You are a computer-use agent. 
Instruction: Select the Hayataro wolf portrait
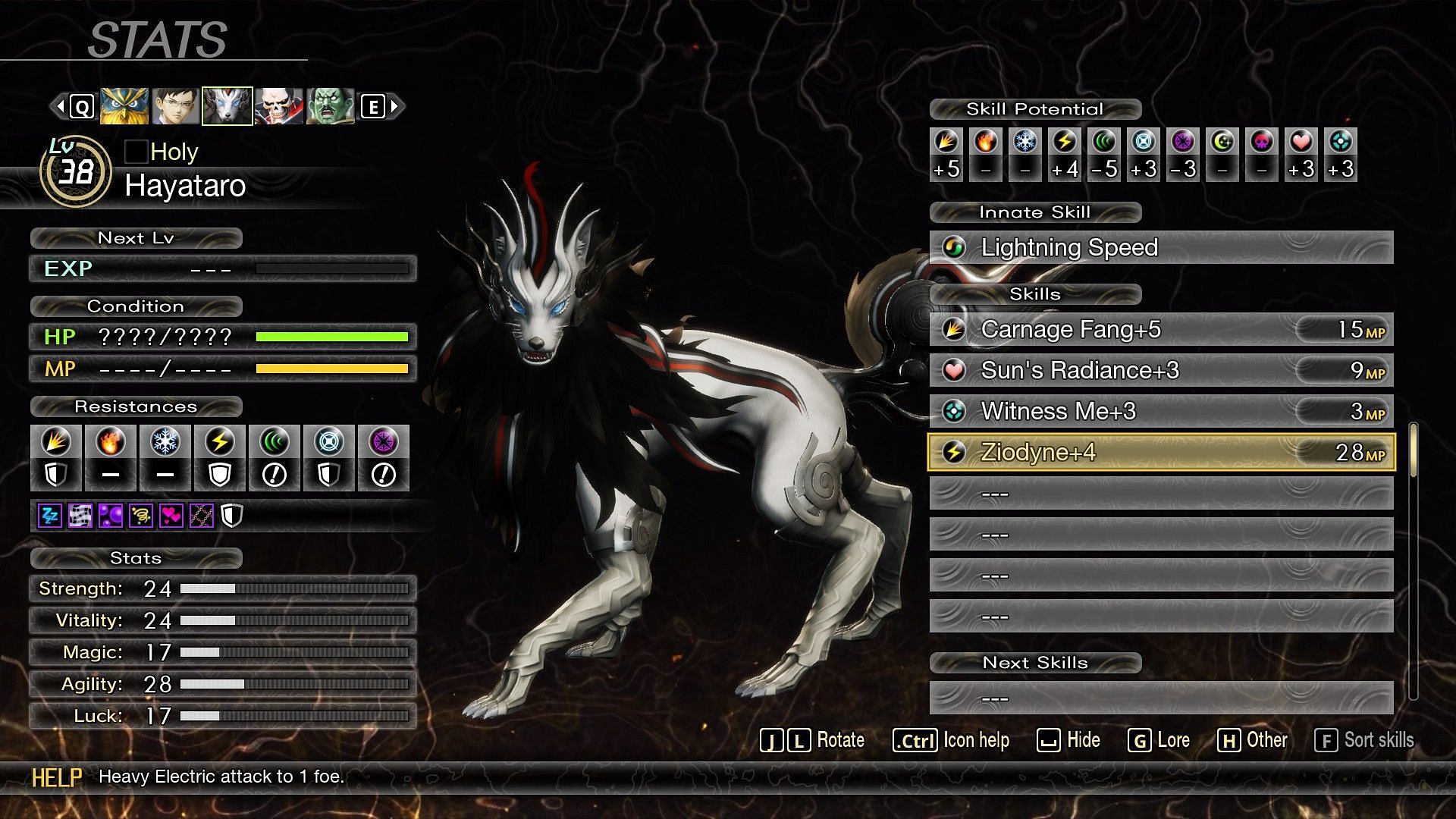[227, 106]
